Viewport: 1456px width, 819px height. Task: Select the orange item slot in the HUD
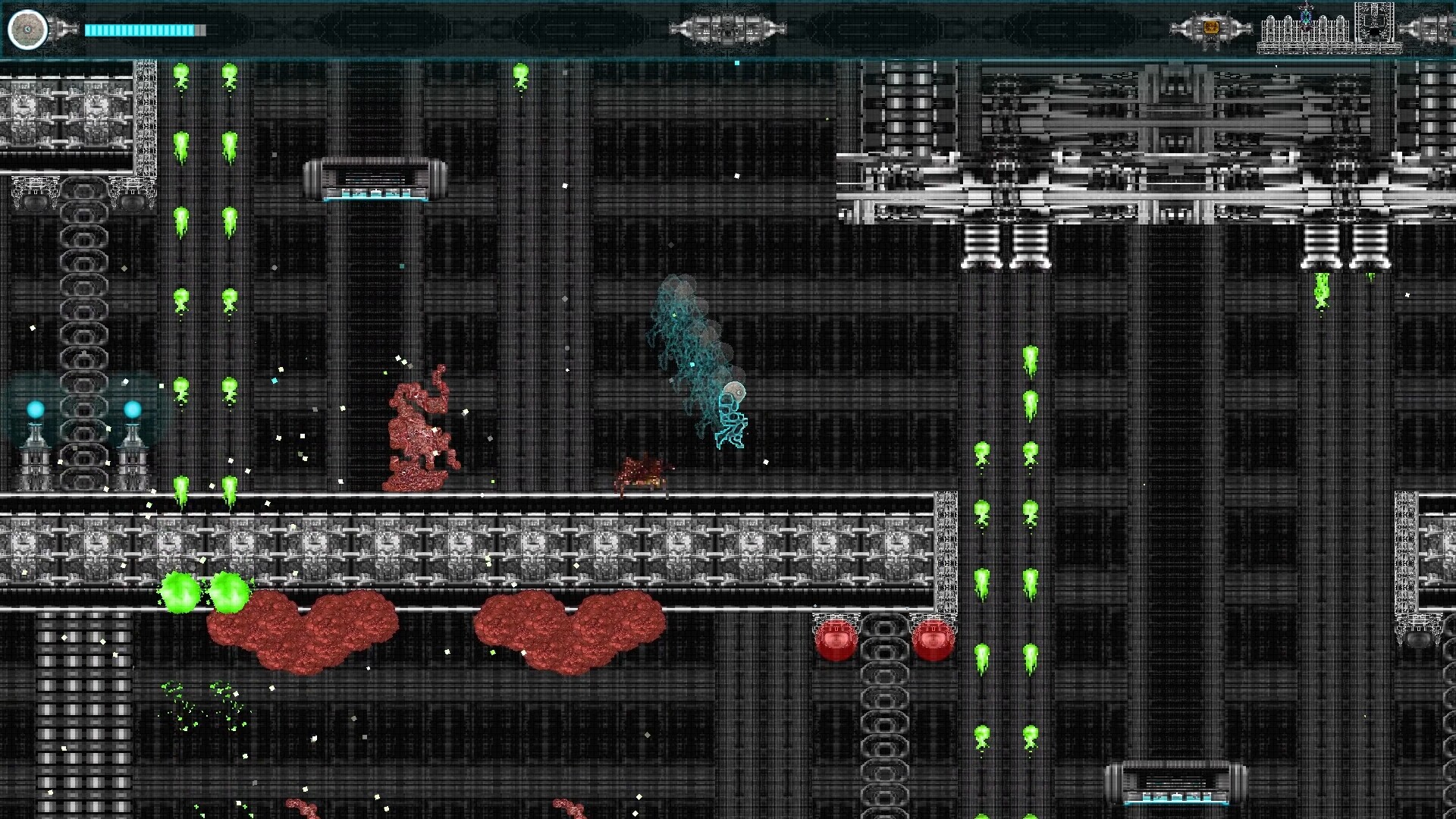point(1211,28)
